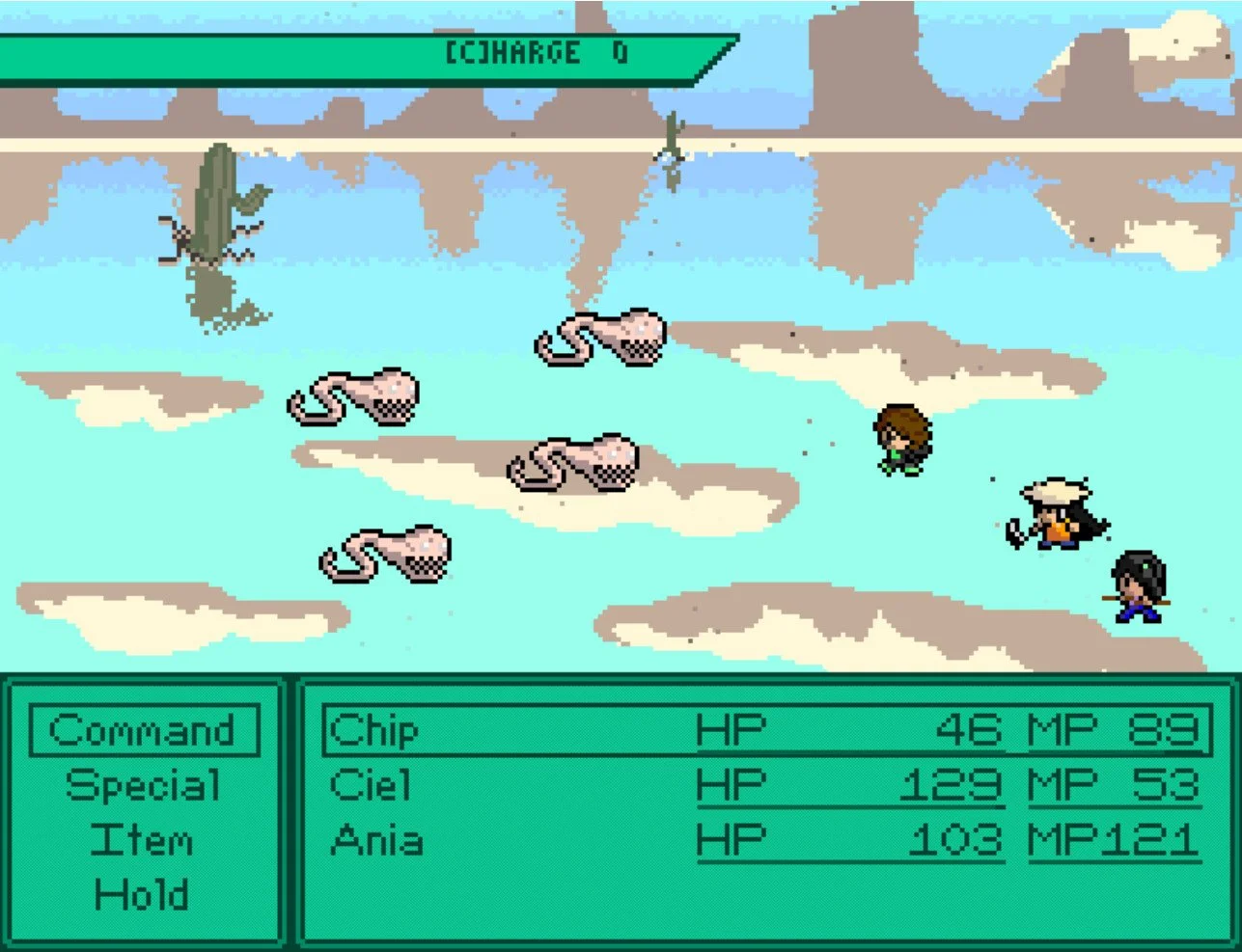Select the Hold option
Screen dimensions: 1242x952
point(143,895)
